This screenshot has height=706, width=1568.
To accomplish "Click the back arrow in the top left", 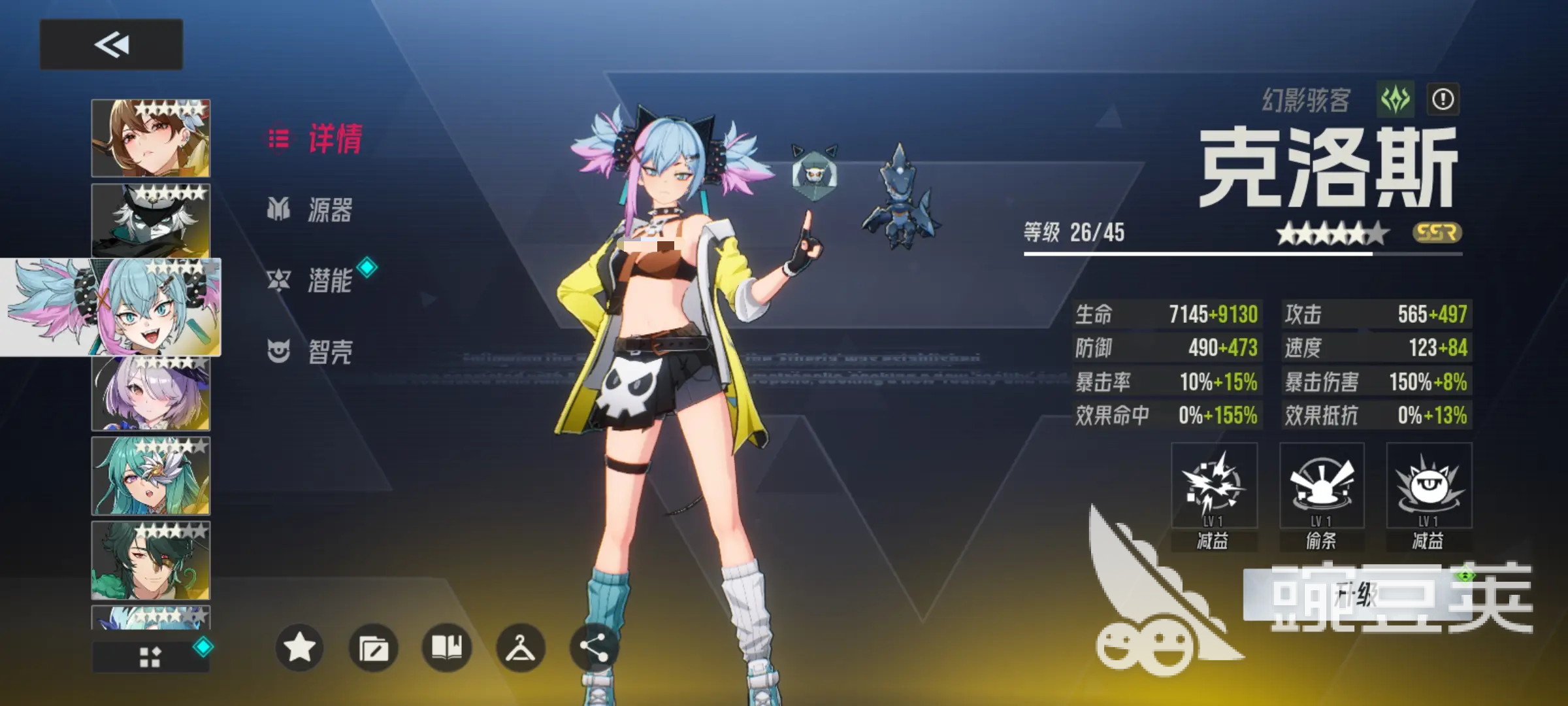I will click(112, 44).
